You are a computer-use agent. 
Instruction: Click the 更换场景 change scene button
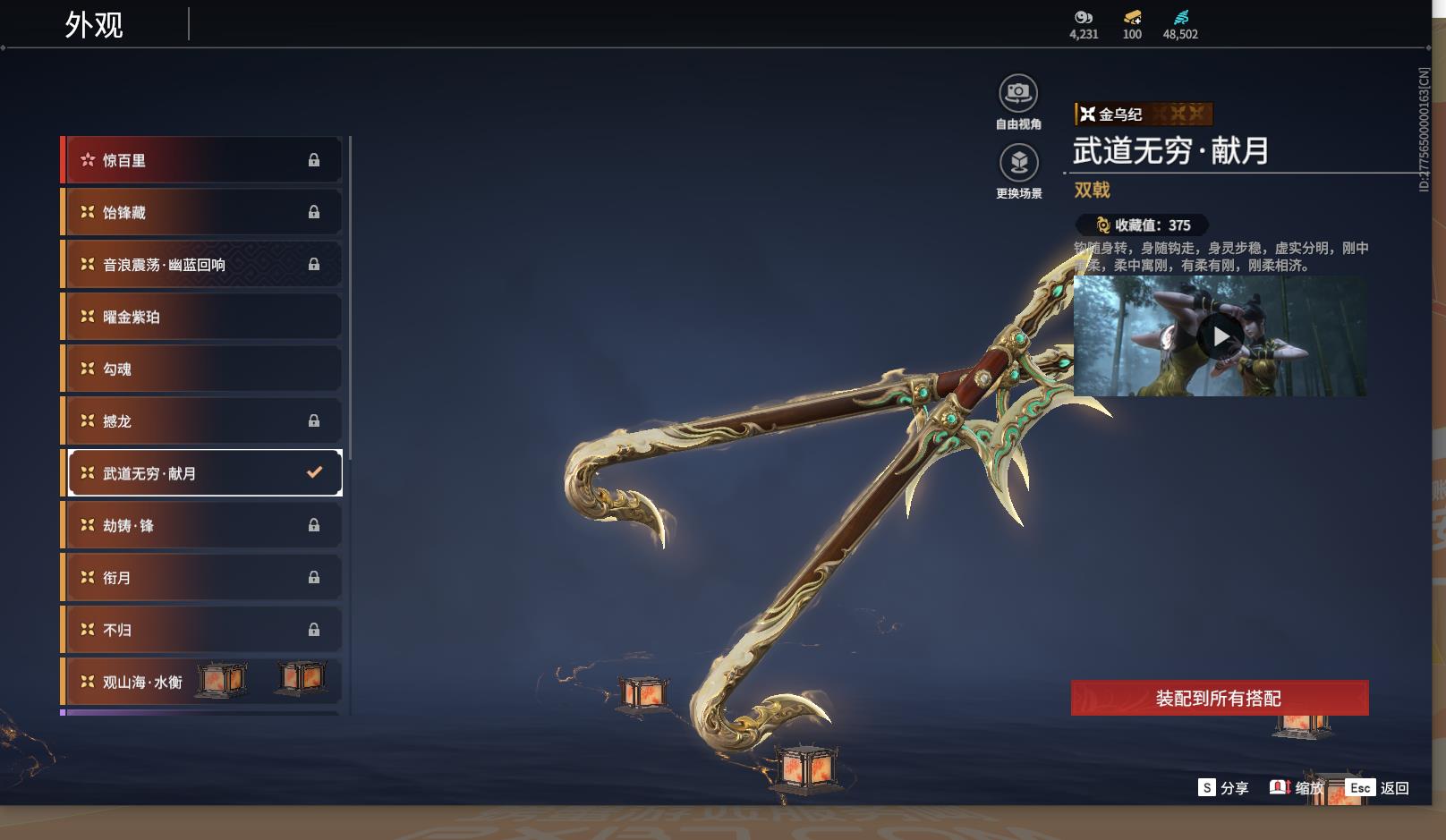[1018, 164]
